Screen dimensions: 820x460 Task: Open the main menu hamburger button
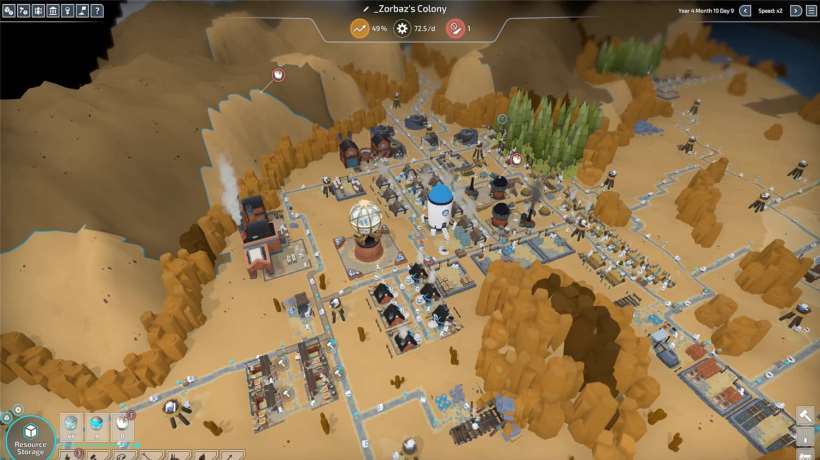811,11
